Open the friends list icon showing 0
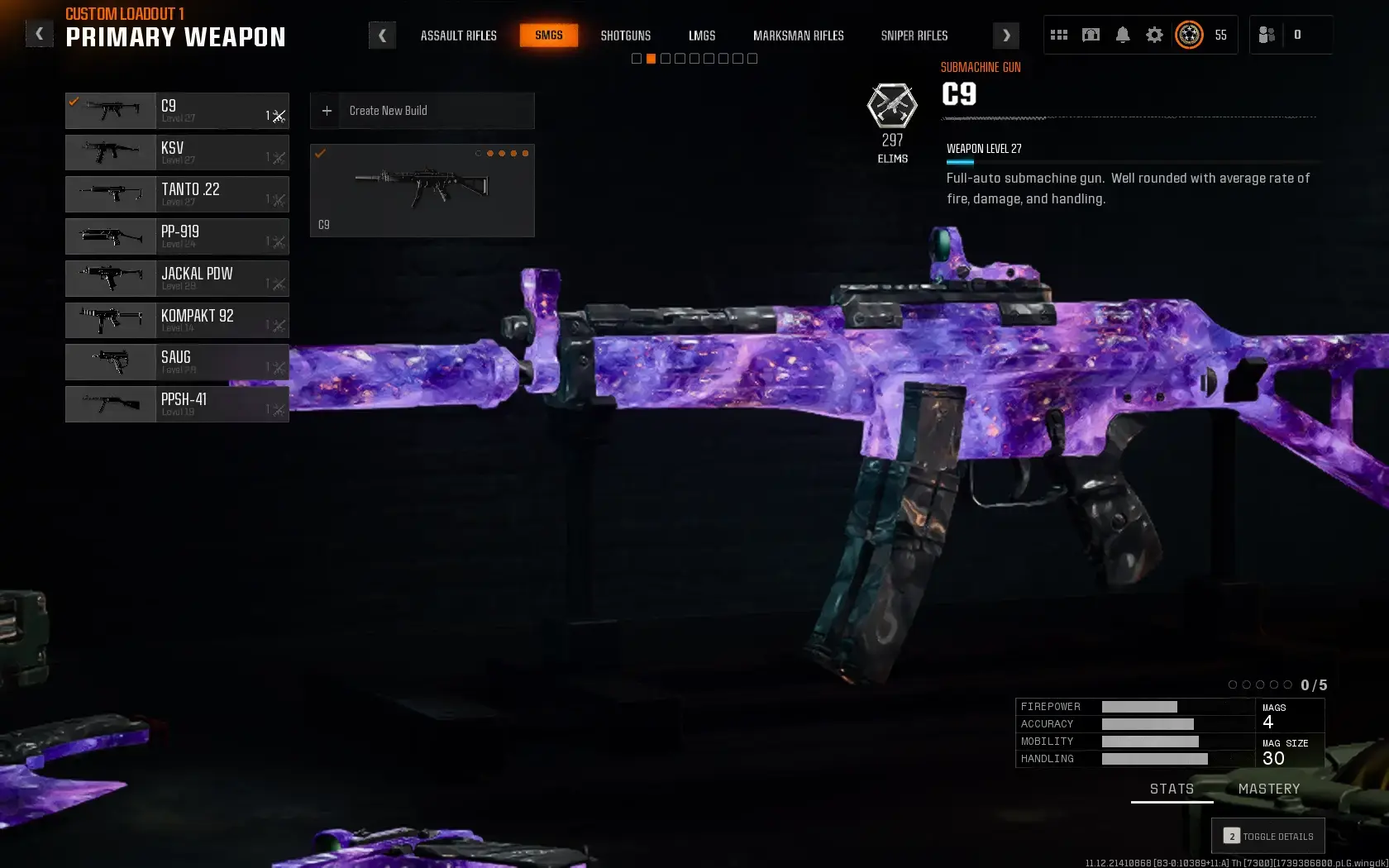This screenshot has height=868, width=1389. 1267,35
